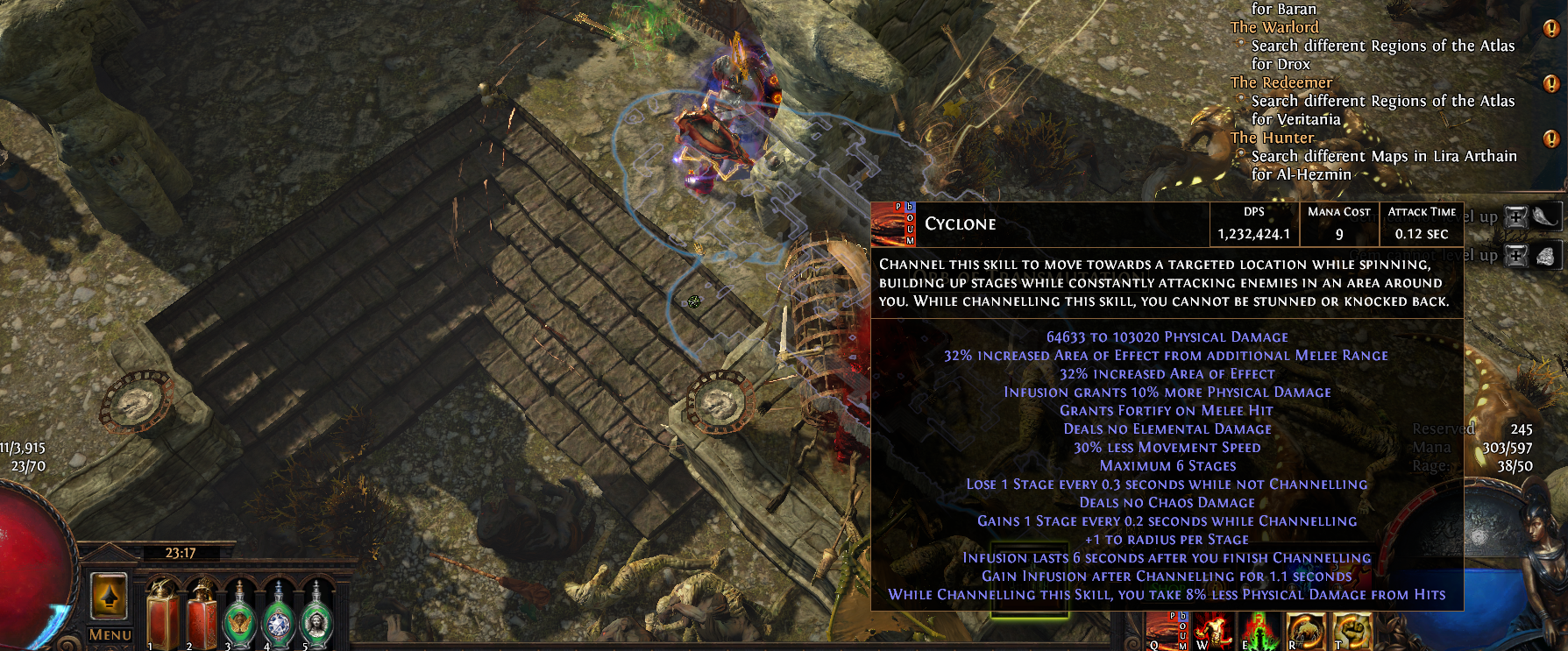Open the Menu button
Screen dimensions: 1568x651
tap(110, 634)
